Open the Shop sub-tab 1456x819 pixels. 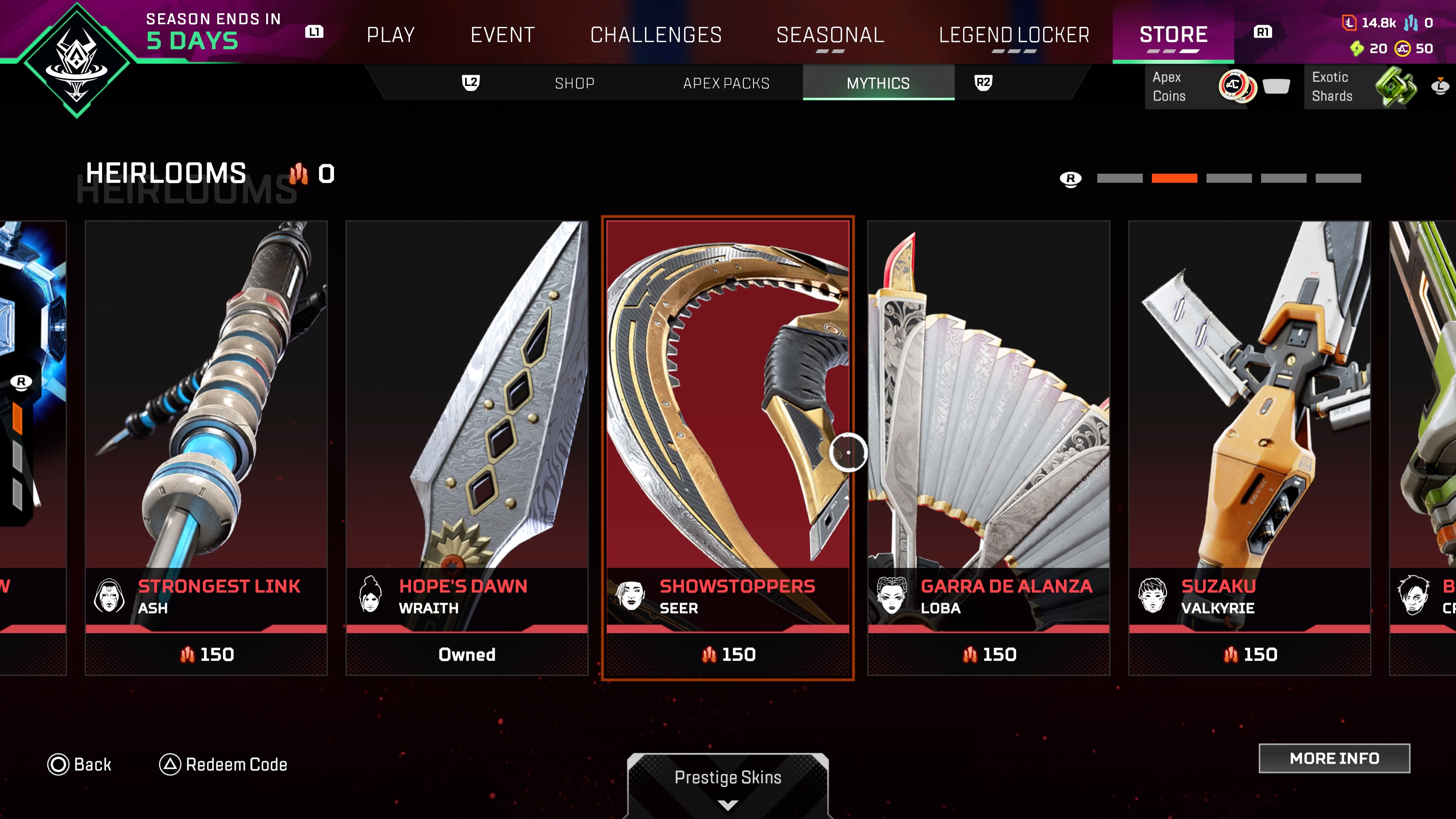pyautogui.click(x=574, y=83)
